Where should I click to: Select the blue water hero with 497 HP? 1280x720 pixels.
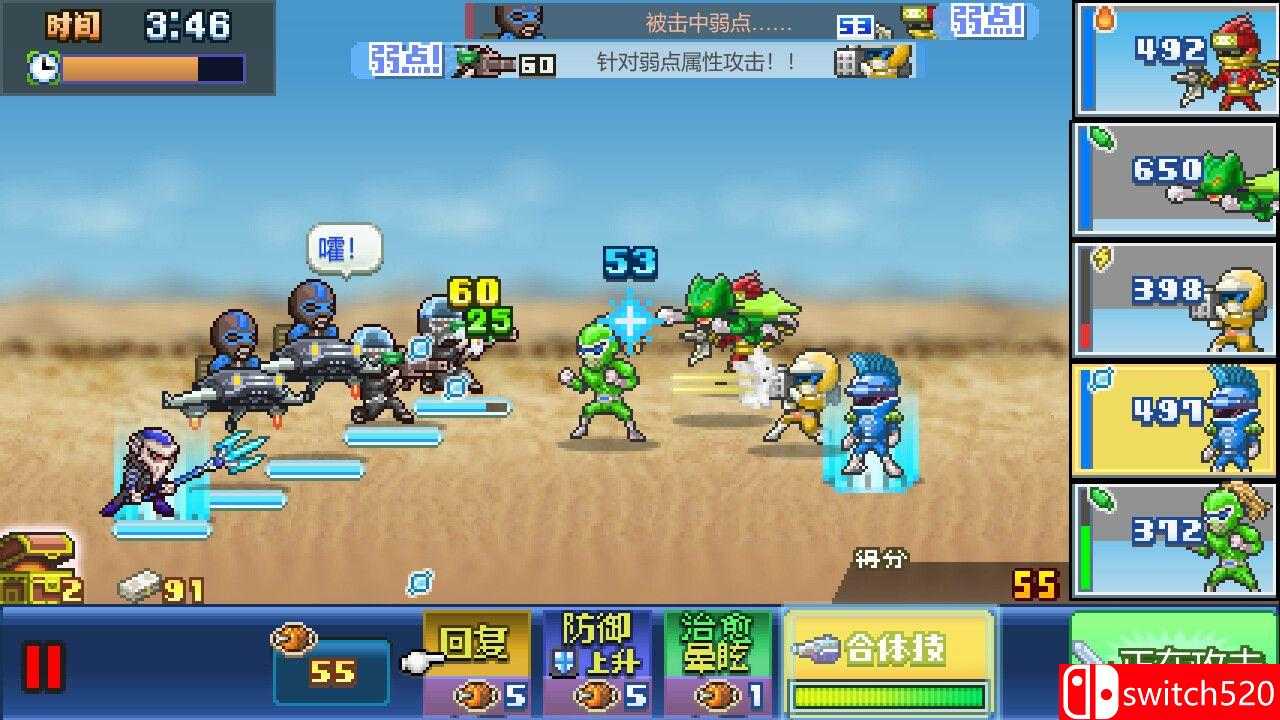(1175, 420)
